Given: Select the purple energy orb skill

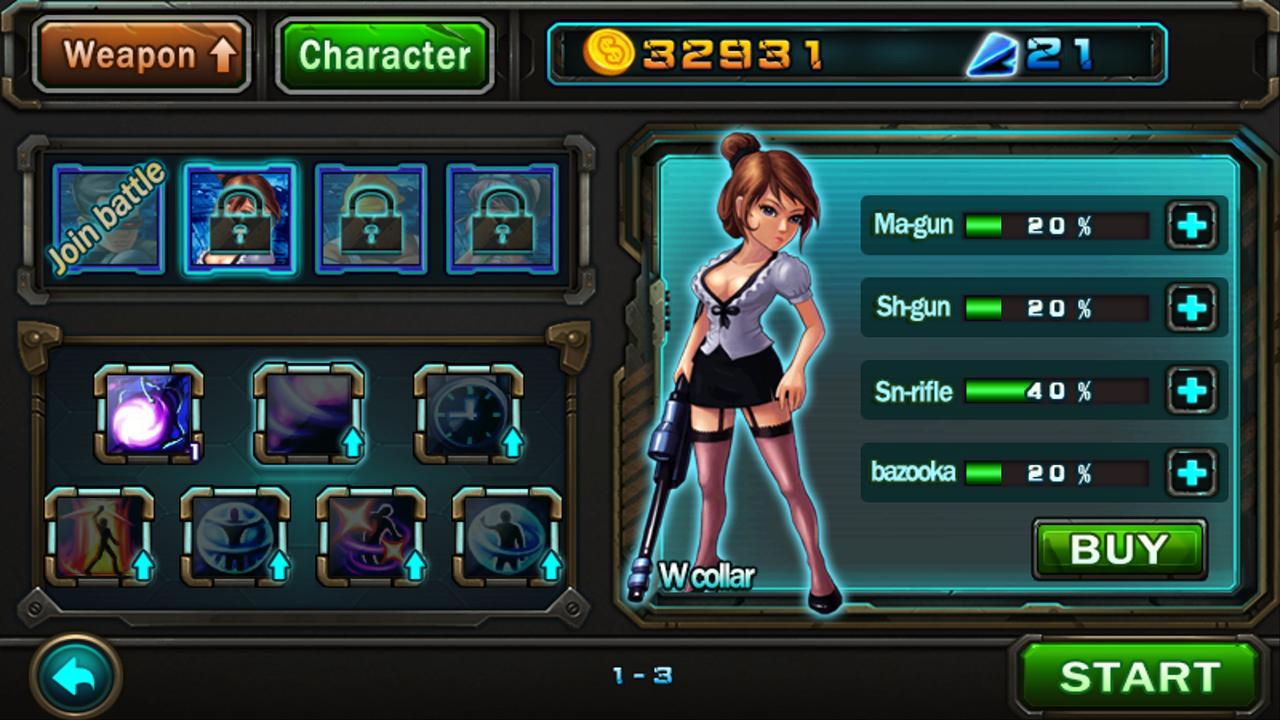Looking at the screenshot, I should (148, 413).
